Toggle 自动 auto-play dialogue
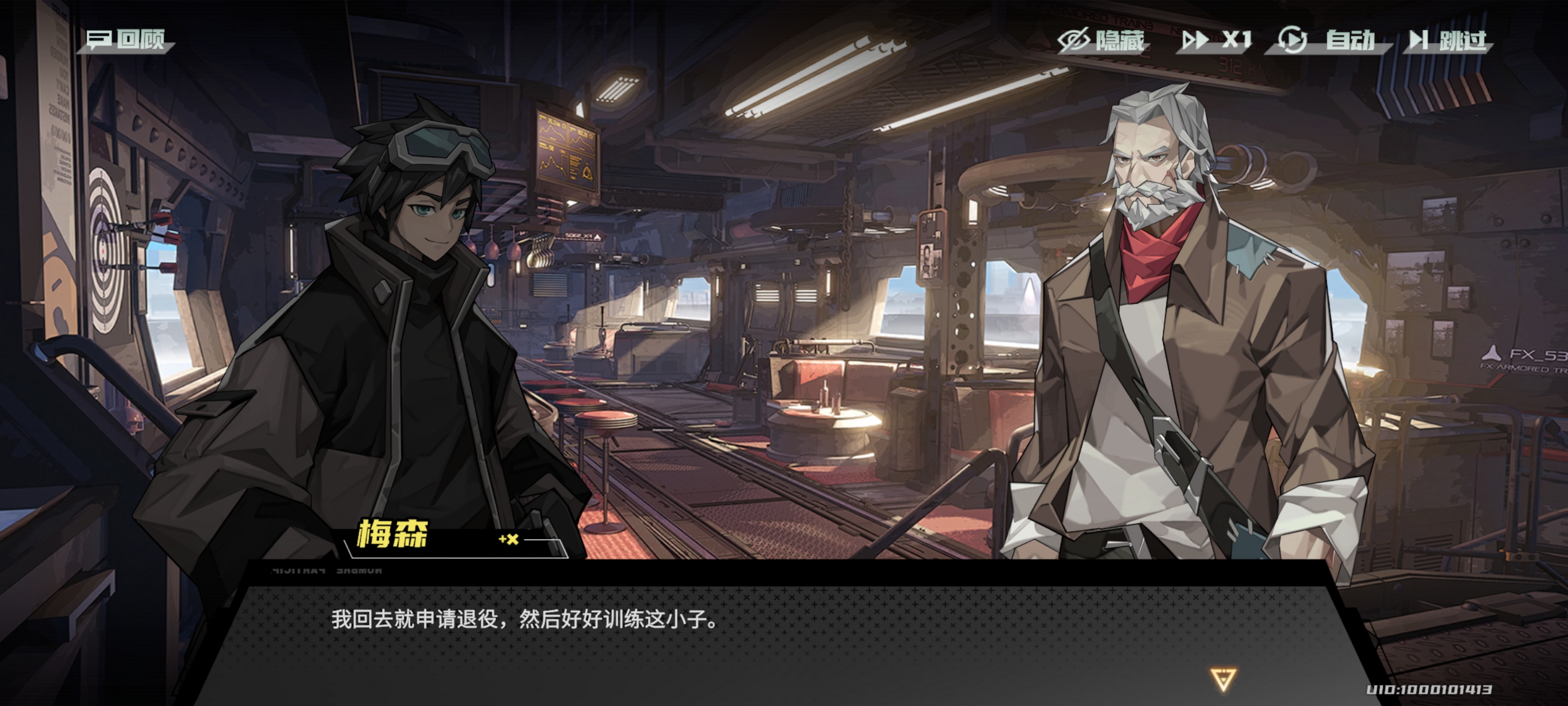Viewport: 1568px width, 706px height. (x=1327, y=41)
